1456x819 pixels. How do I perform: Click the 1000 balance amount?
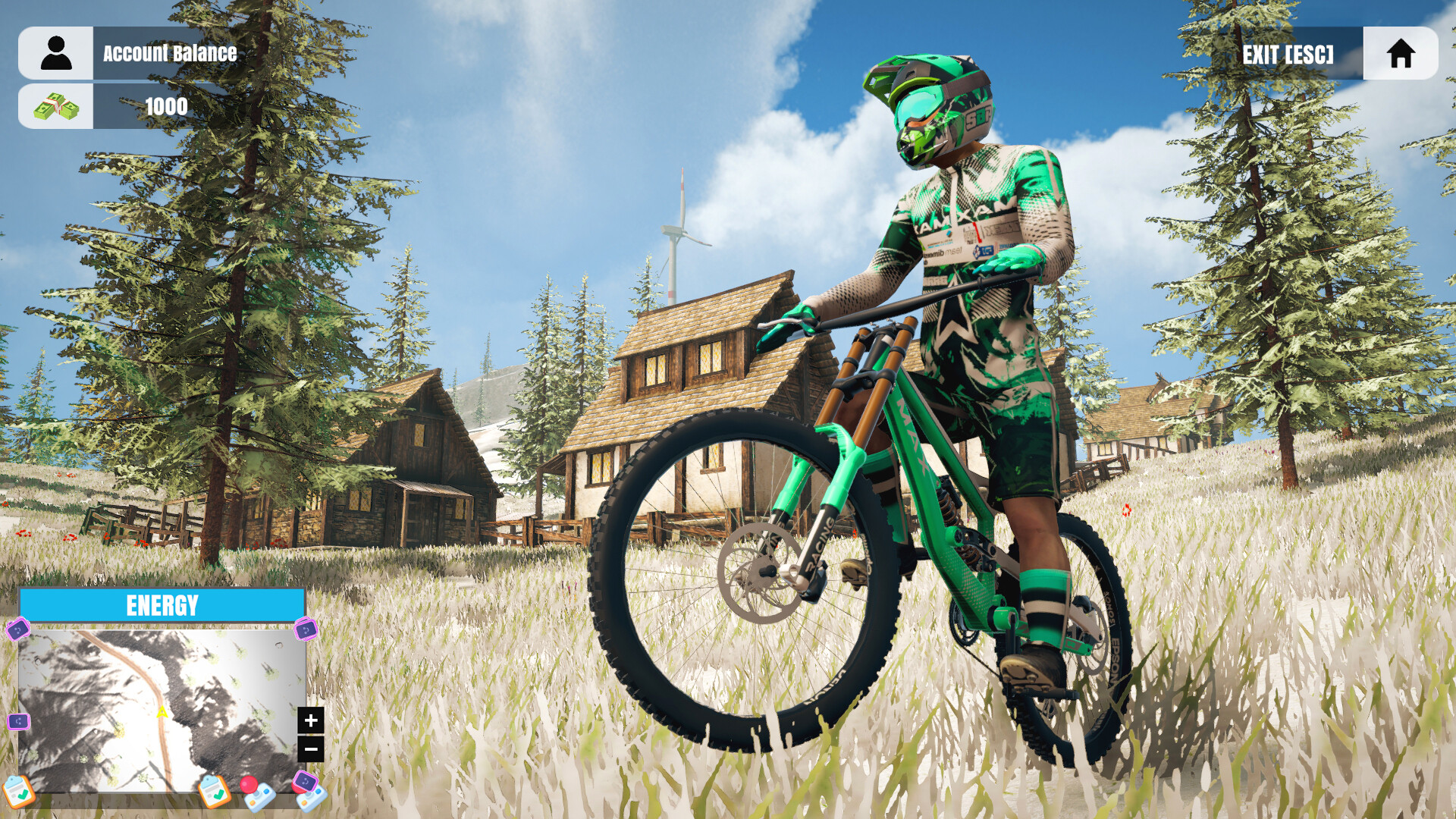166,107
